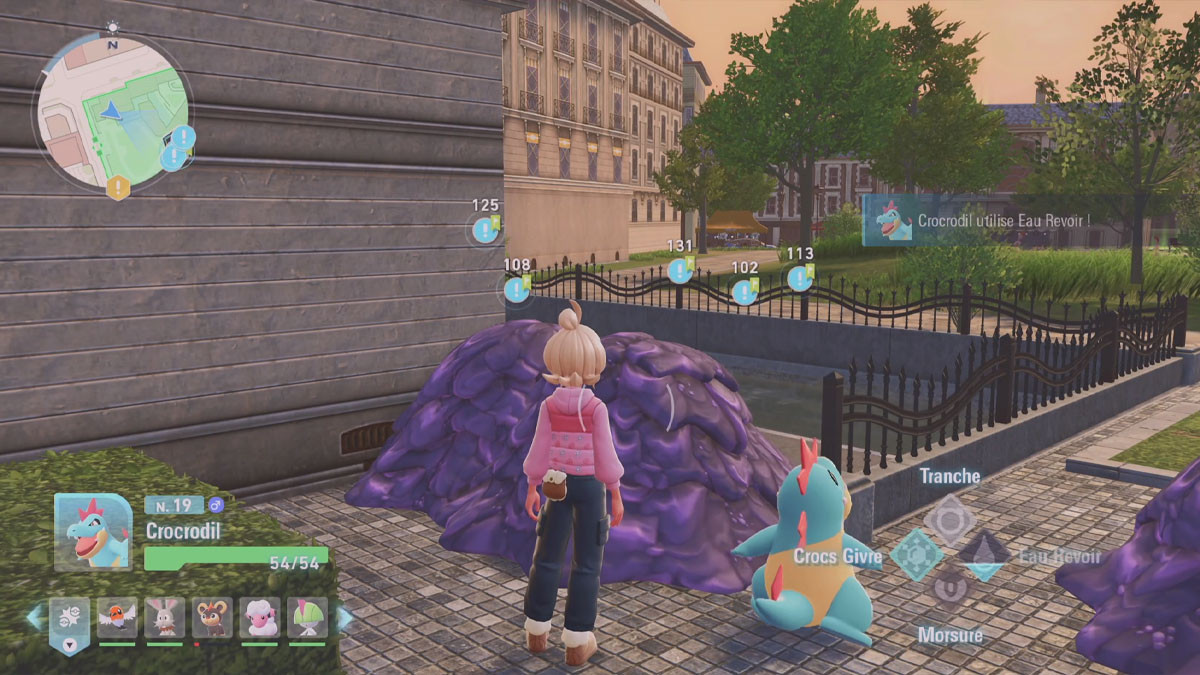Activate the Crocs Givre move
The image size is (1200, 675).
point(916,555)
